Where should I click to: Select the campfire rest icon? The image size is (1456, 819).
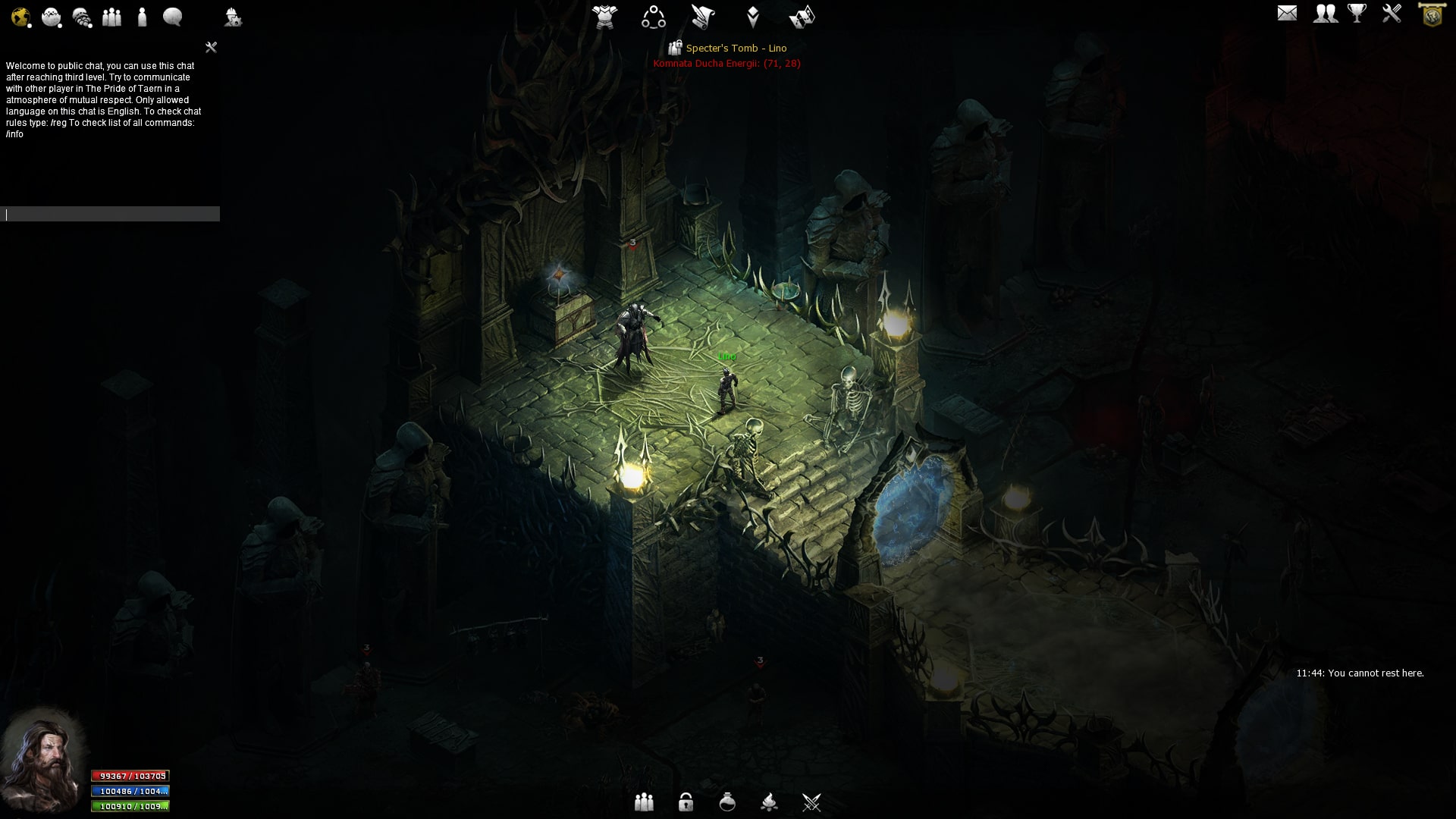click(771, 802)
